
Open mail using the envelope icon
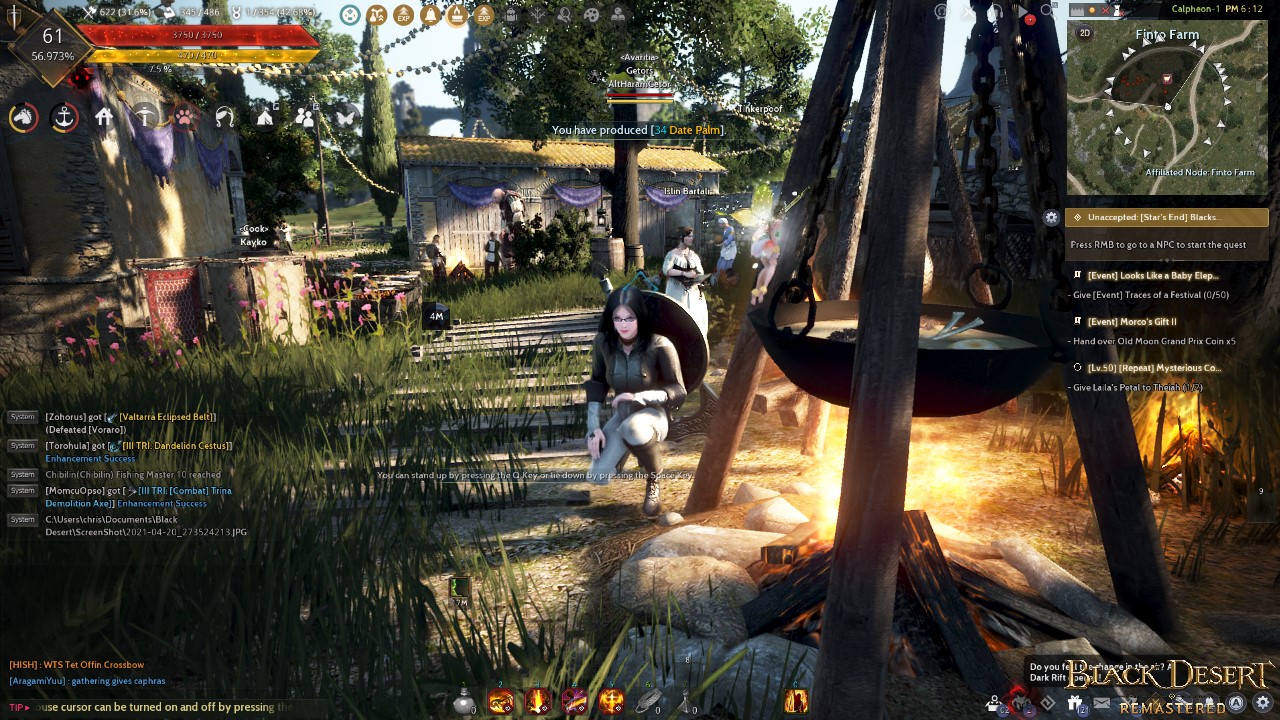click(1102, 703)
